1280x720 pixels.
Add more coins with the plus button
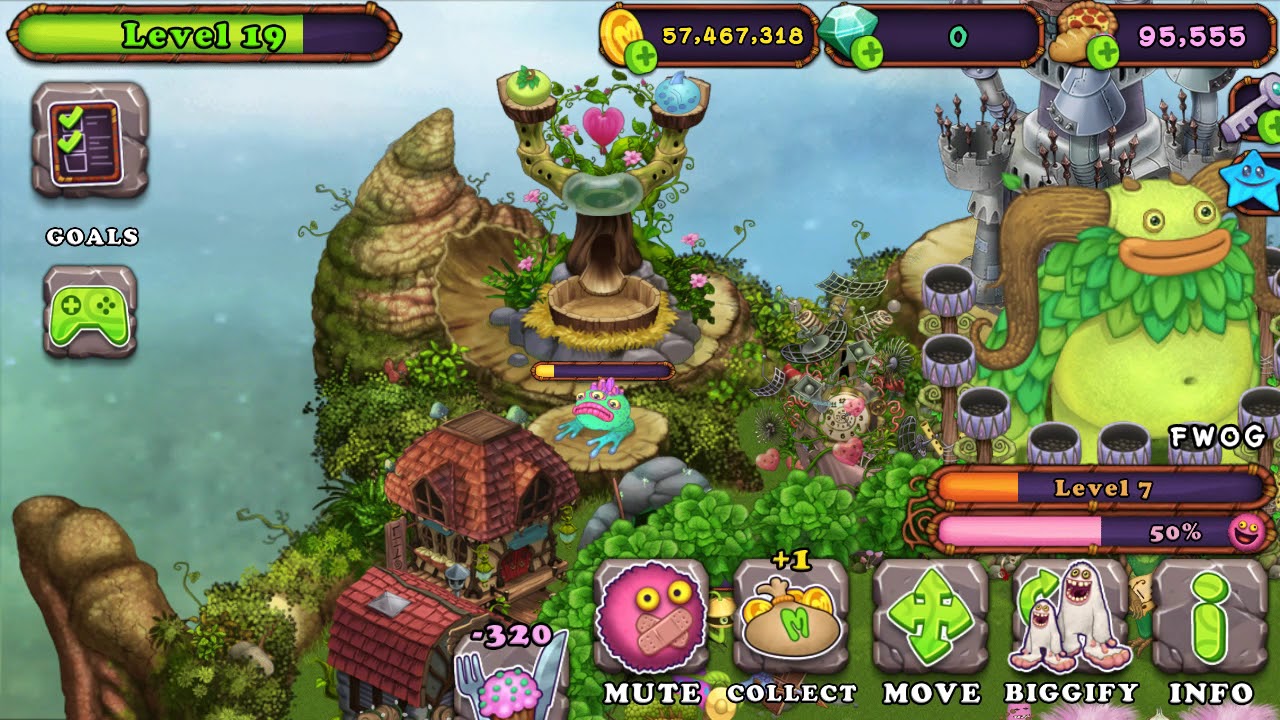(x=641, y=57)
